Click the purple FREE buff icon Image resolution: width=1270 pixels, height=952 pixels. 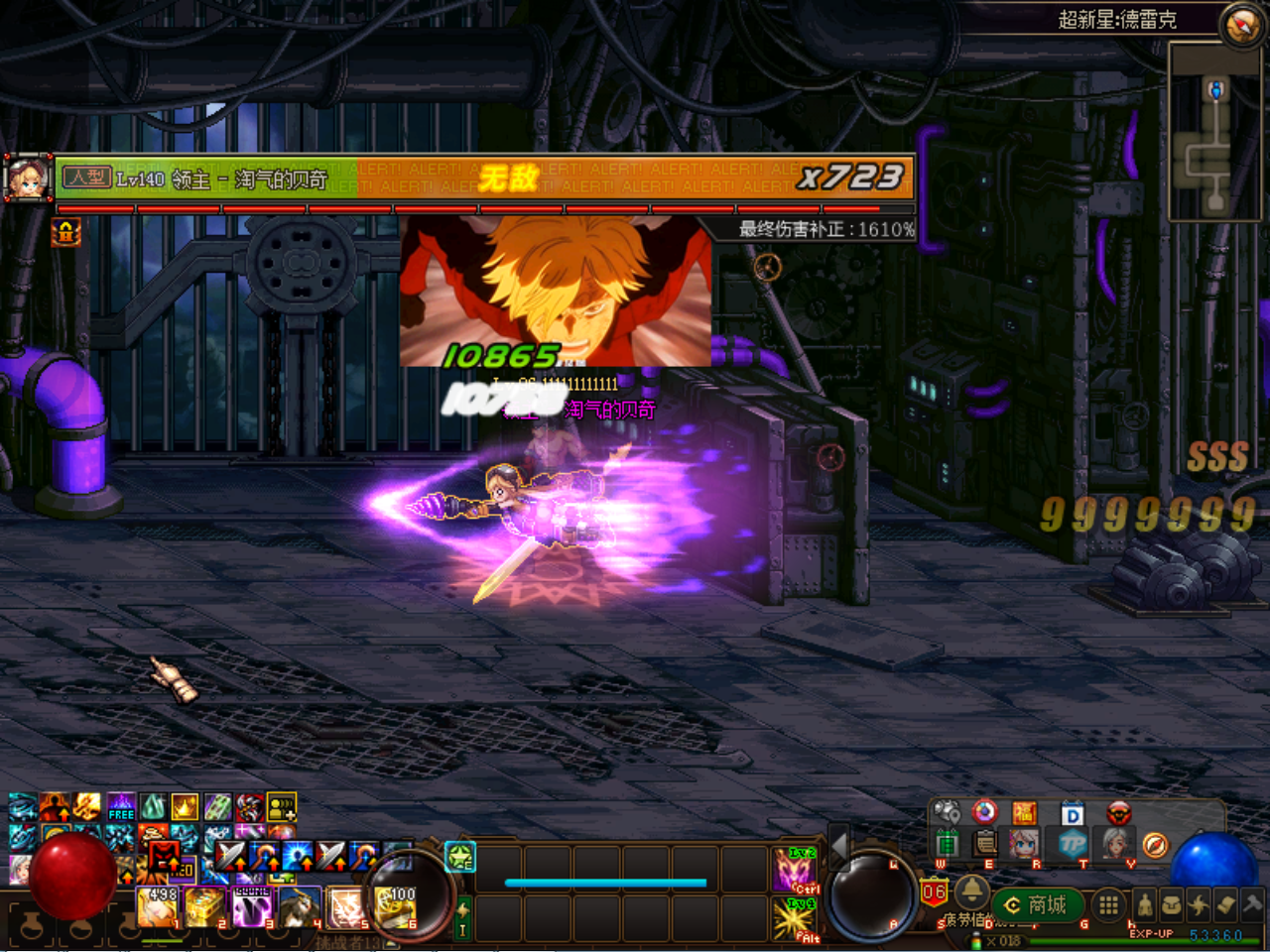click(x=121, y=806)
